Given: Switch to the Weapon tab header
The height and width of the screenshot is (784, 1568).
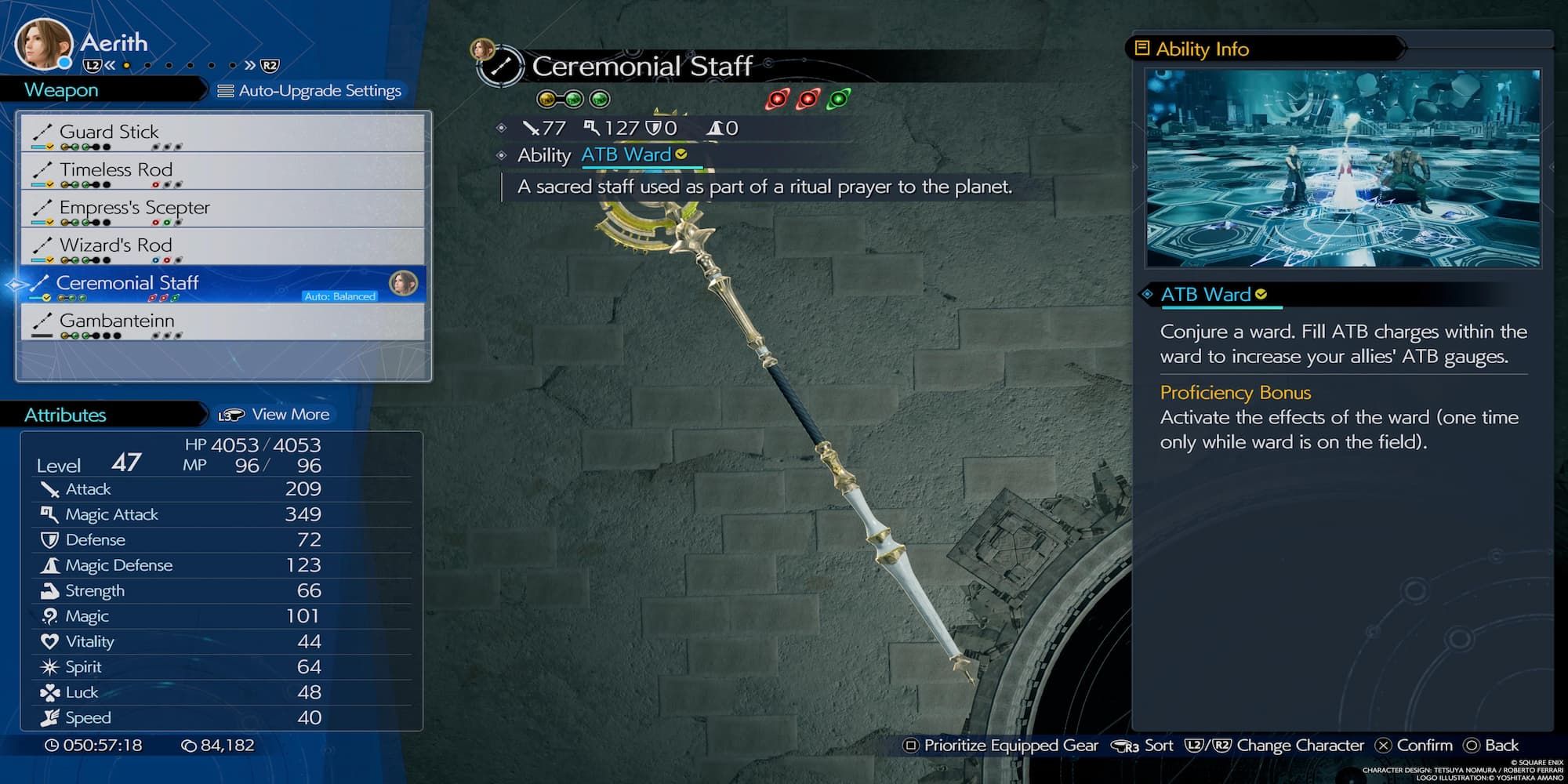Looking at the screenshot, I should [61, 90].
